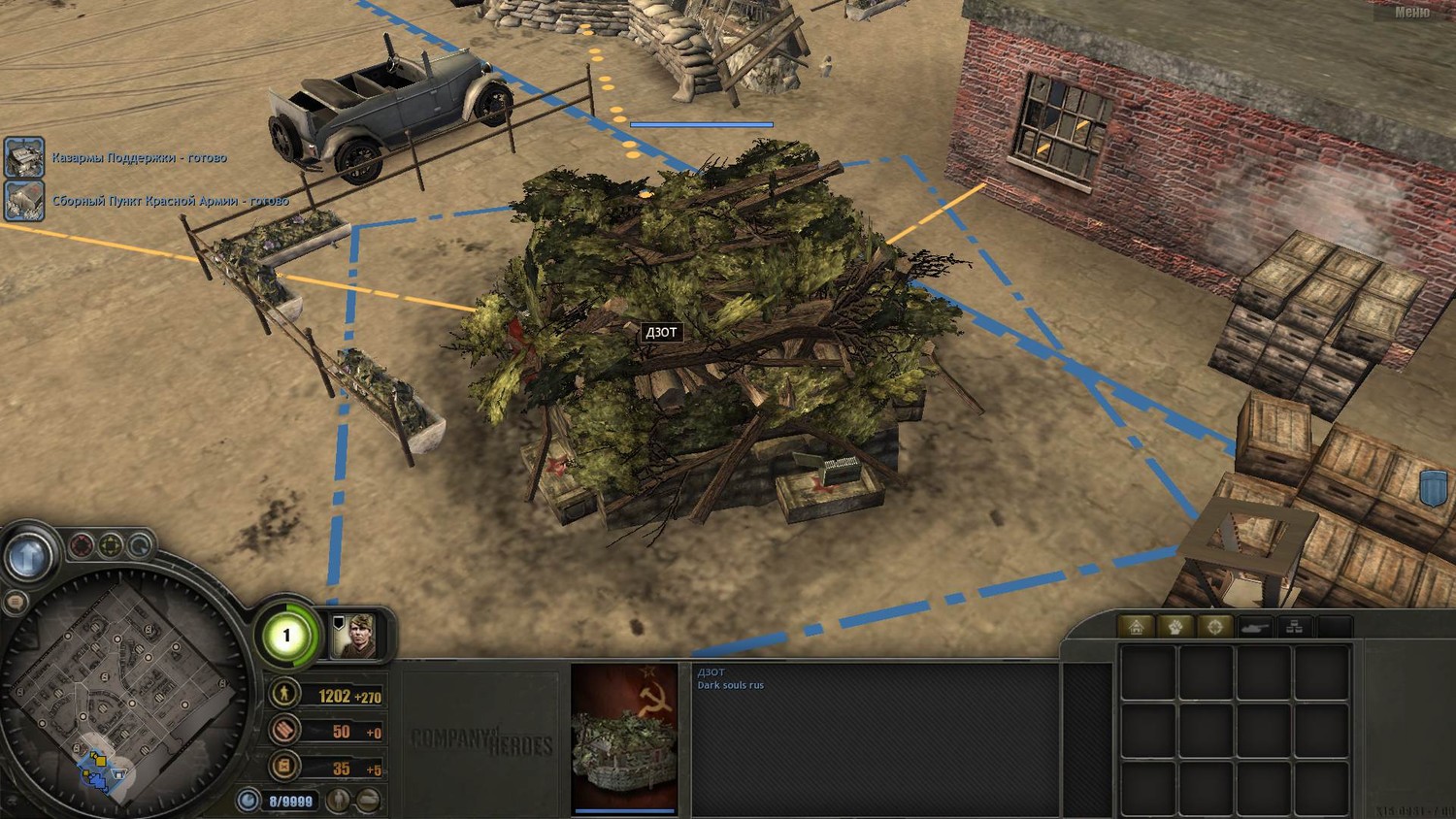Switch to the crosshair target tab
Image resolution: width=1456 pixels, height=819 pixels.
pyautogui.click(x=1214, y=627)
